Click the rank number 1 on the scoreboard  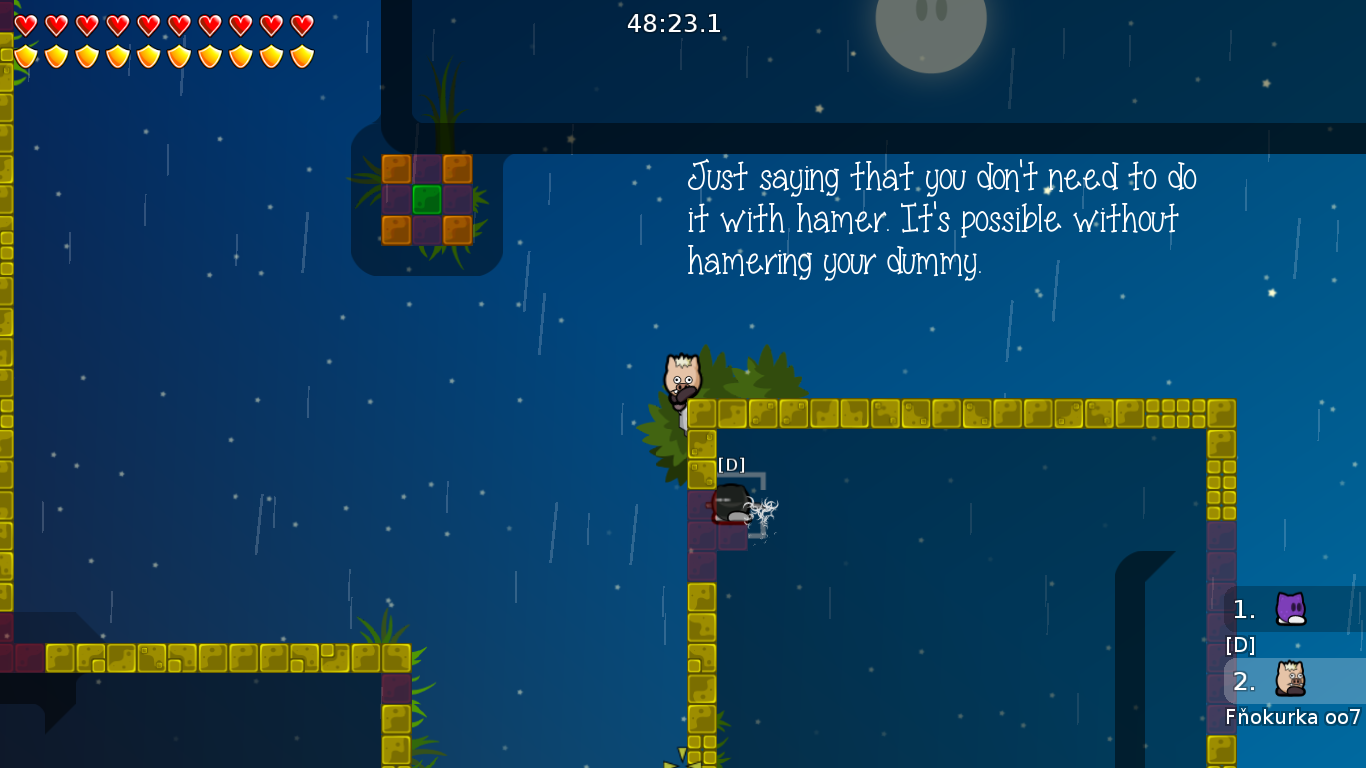(1243, 607)
